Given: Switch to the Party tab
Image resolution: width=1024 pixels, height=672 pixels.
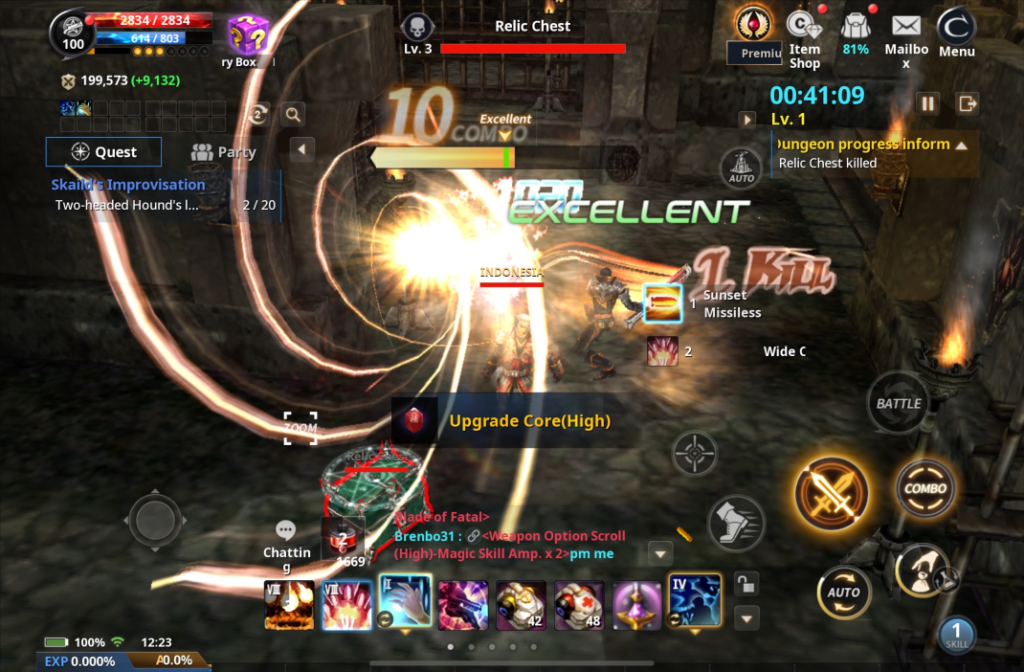Looking at the screenshot, I should click(x=223, y=152).
